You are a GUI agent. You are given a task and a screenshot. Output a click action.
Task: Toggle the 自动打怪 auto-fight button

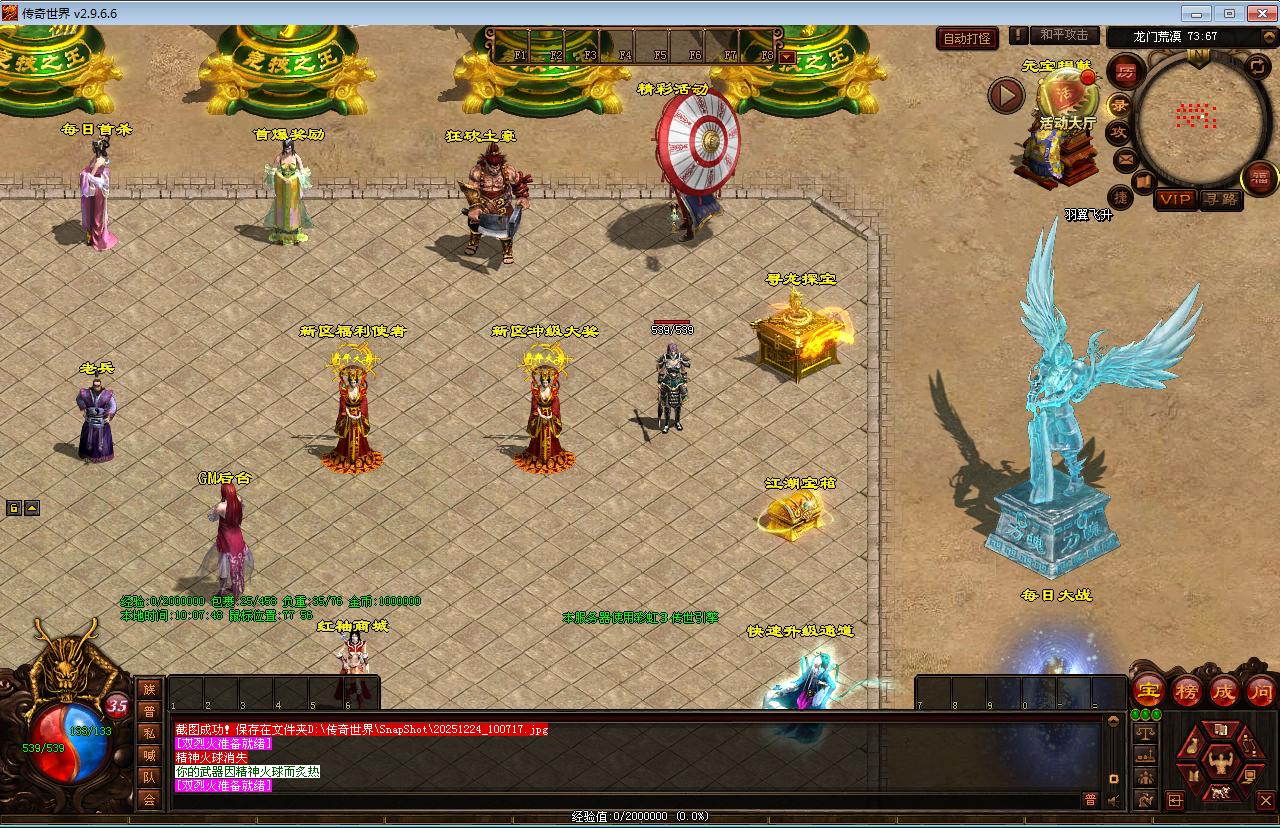tap(968, 38)
